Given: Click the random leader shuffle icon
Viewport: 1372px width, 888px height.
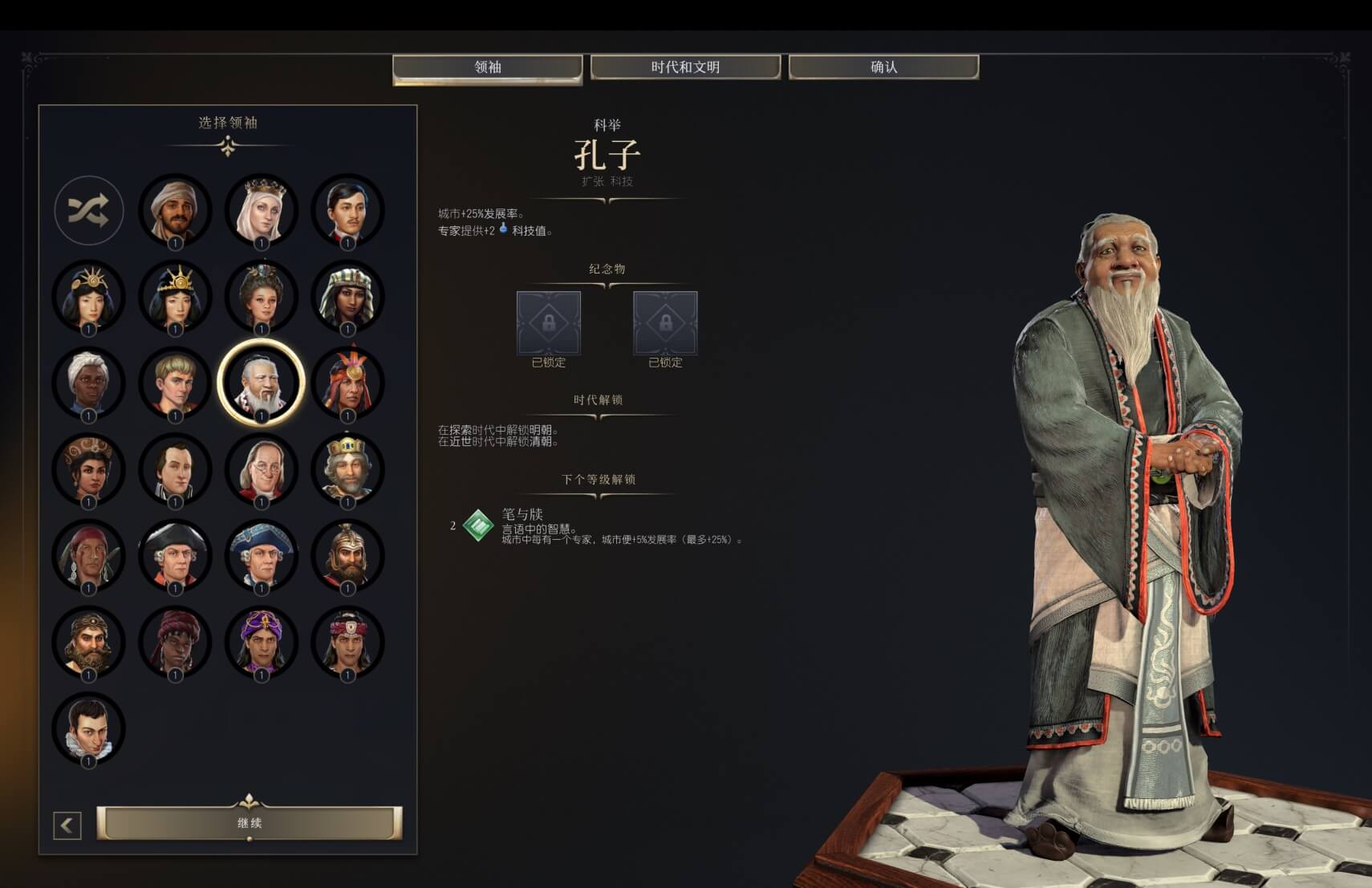Looking at the screenshot, I should pos(88,211).
